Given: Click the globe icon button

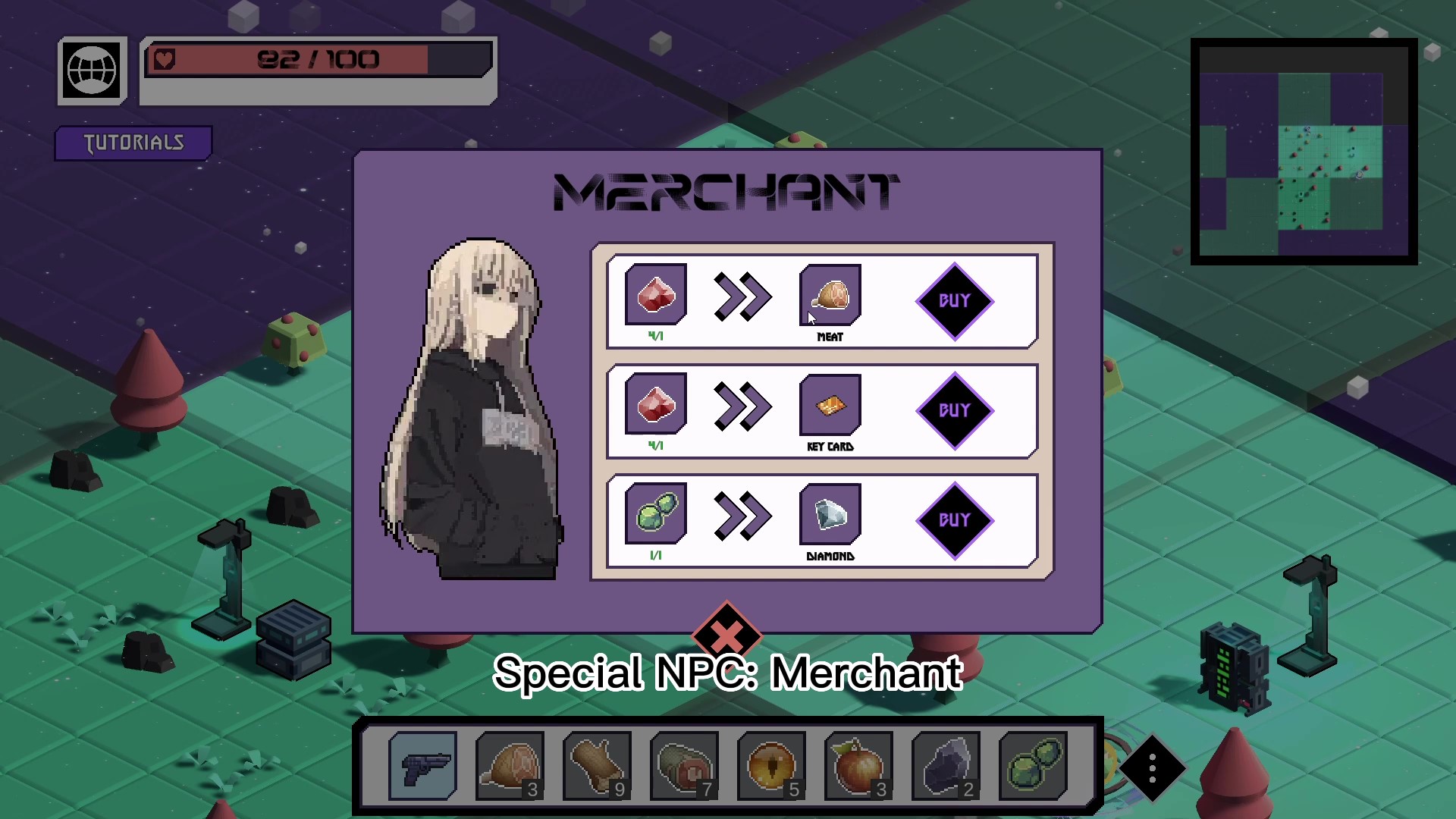Looking at the screenshot, I should 92,71.
